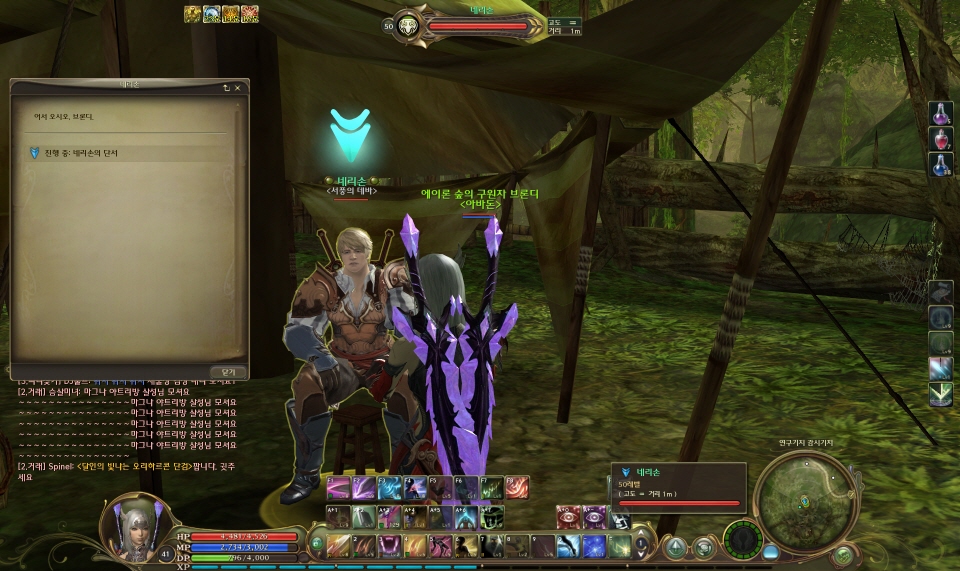Click the red eye skill icon
Image resolution: width=960 pixels, height=571 pixels.
pyautogui.click(x=568, y=516)
